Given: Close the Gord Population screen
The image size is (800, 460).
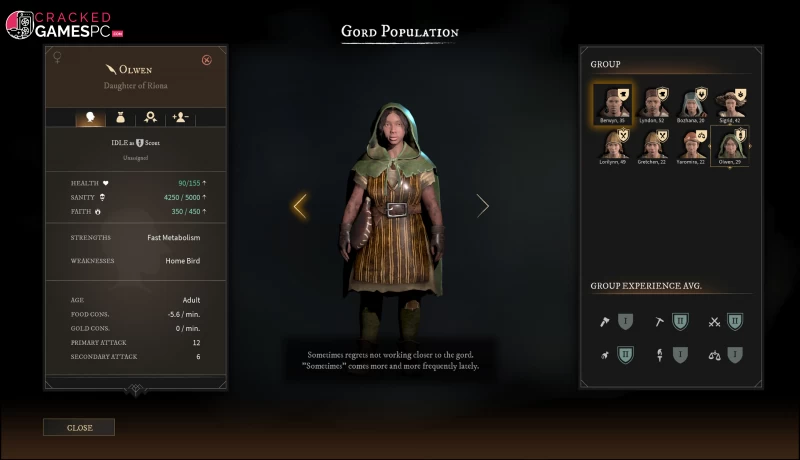Looking at the screenshot, I should [x=78, y=427].
